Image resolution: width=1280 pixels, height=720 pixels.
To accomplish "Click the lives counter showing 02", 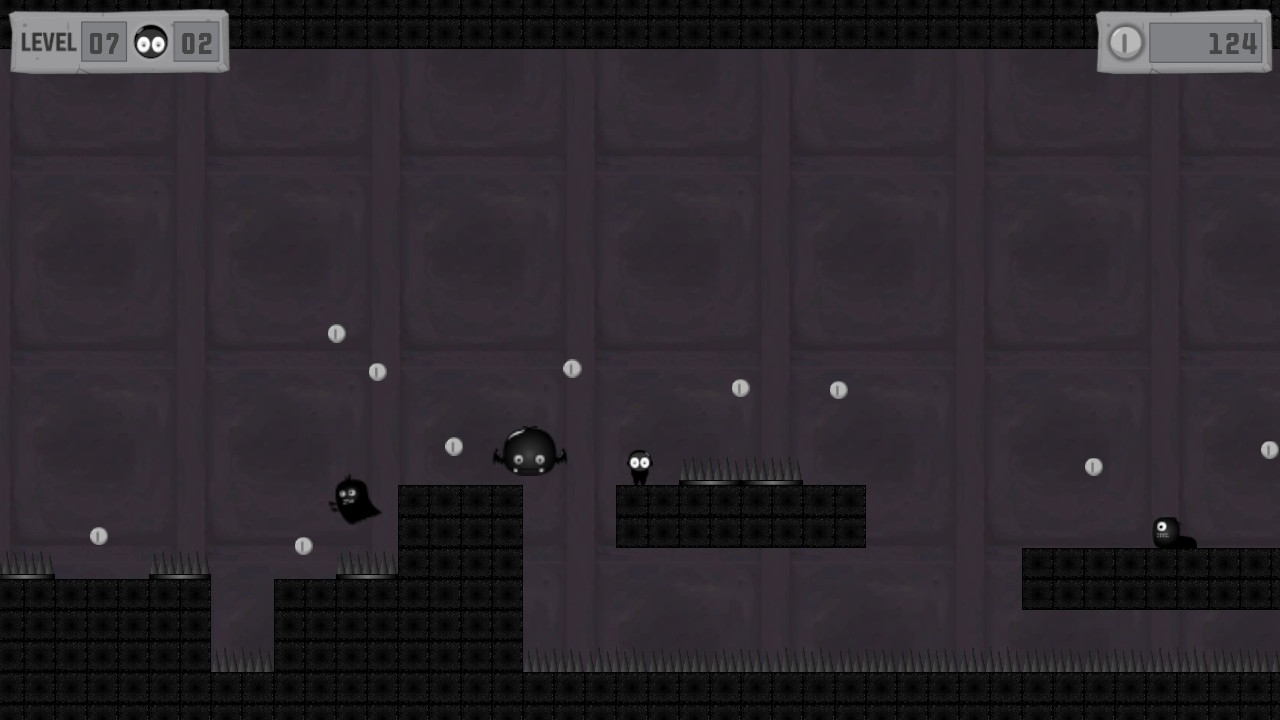I will (198, 43).
